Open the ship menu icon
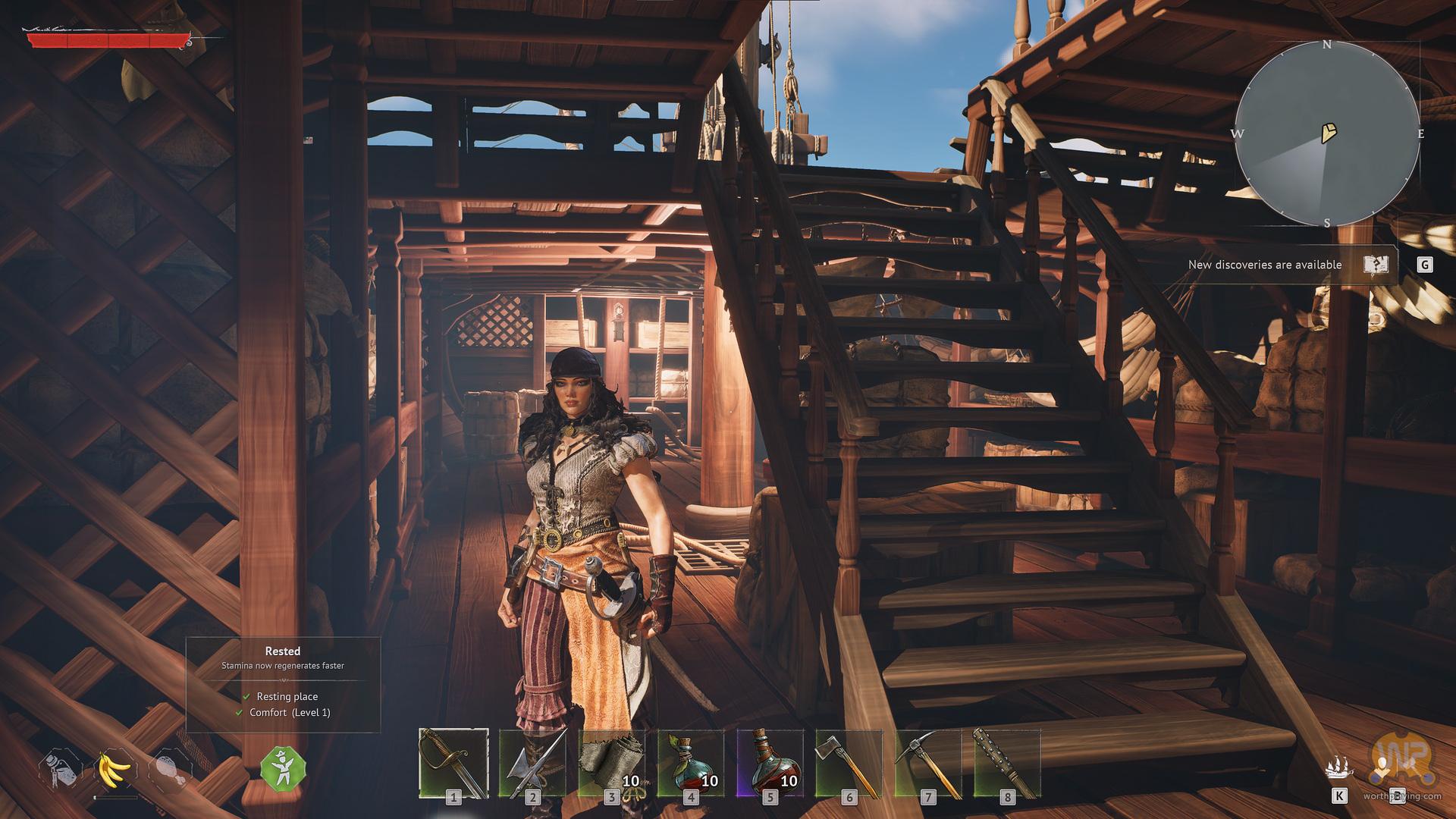Image resolution: width=1456 pixels, height=819 pixels. click(x=1338, y=769)
